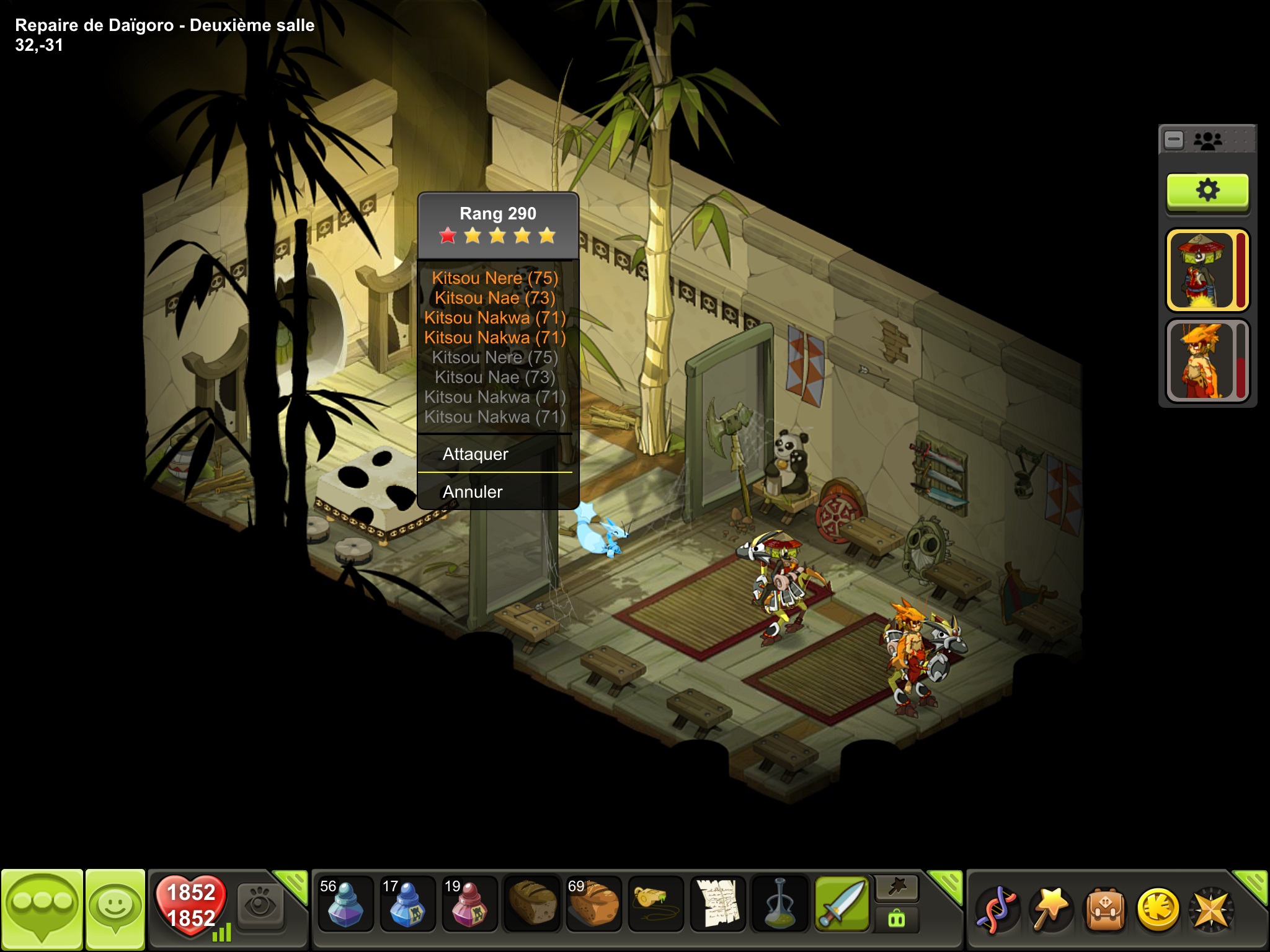Use the whistle item in the hotbar
Image resolution: width=1270 pixels, height=952 pixels.
655,903
